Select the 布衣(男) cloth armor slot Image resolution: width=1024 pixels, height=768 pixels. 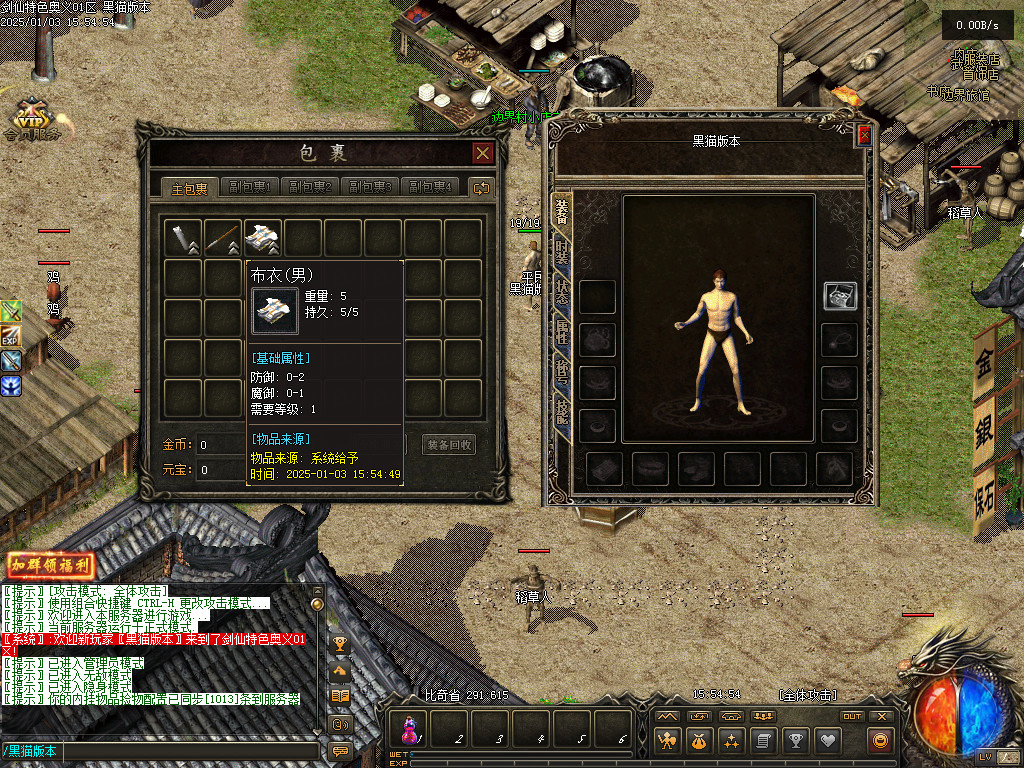(263, 238)
